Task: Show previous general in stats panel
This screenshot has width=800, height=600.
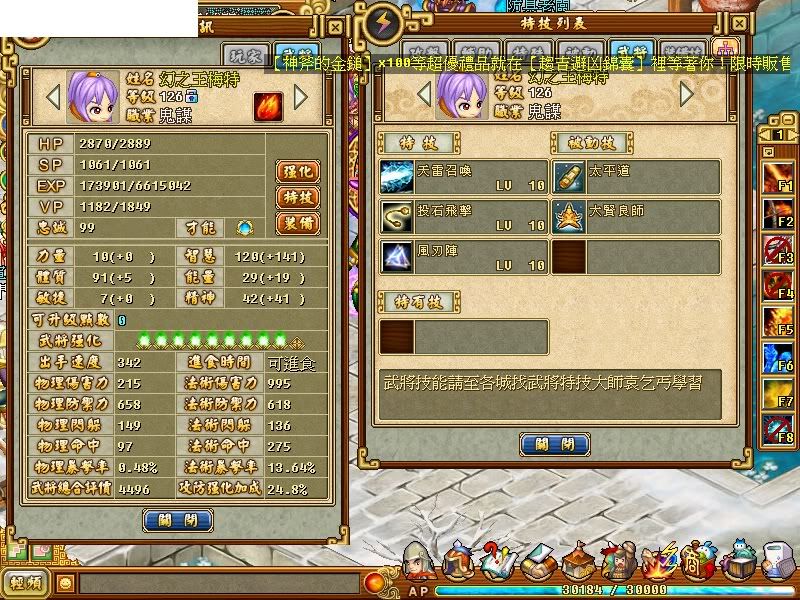Action: [54, 97]
